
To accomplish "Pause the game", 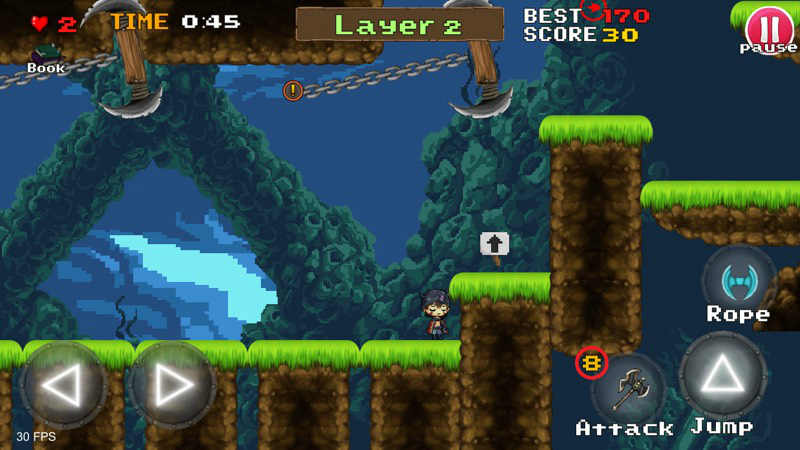I will click(768, 26).
